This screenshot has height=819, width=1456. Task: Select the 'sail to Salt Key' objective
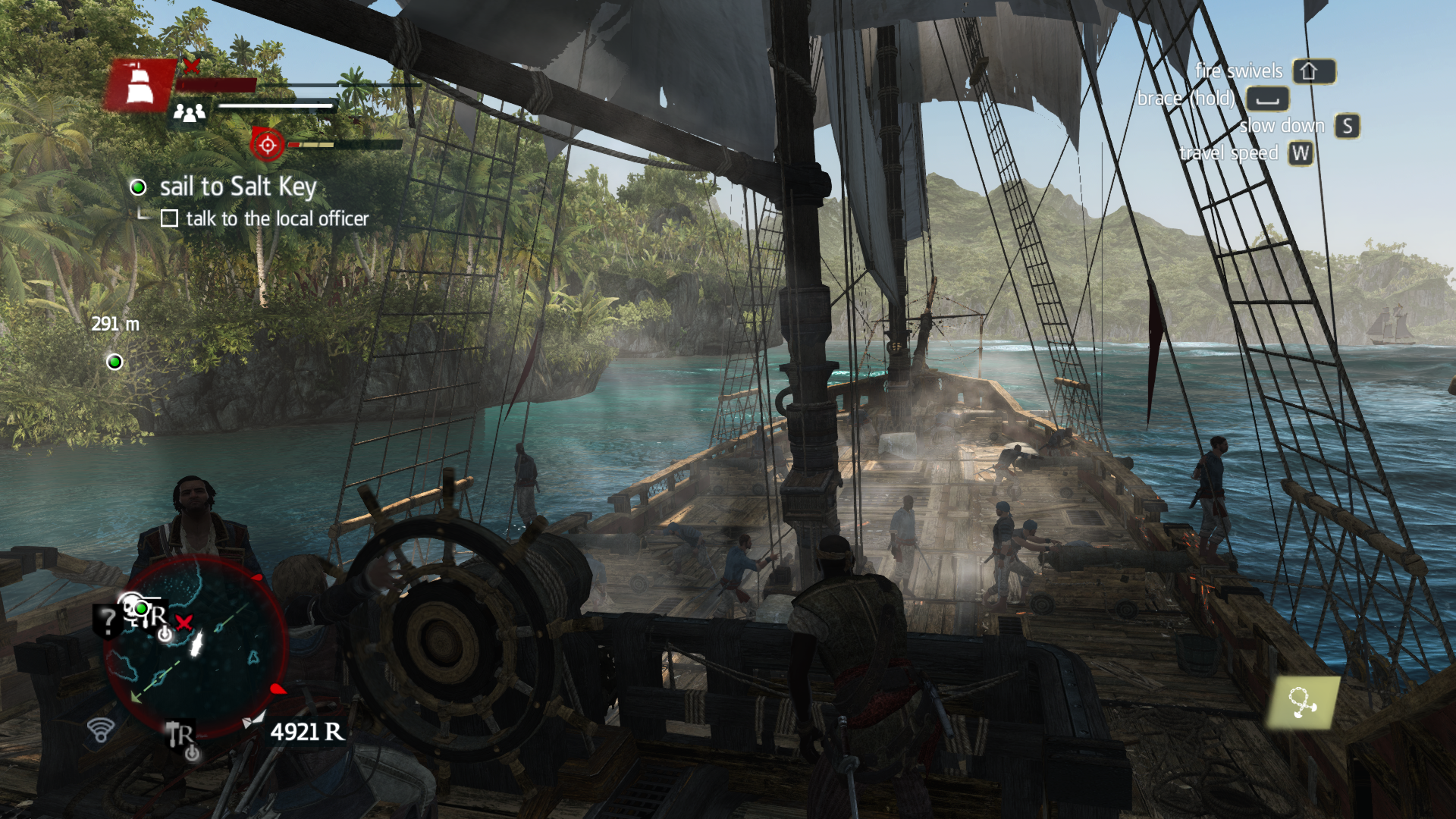click(x=237, y=187)
